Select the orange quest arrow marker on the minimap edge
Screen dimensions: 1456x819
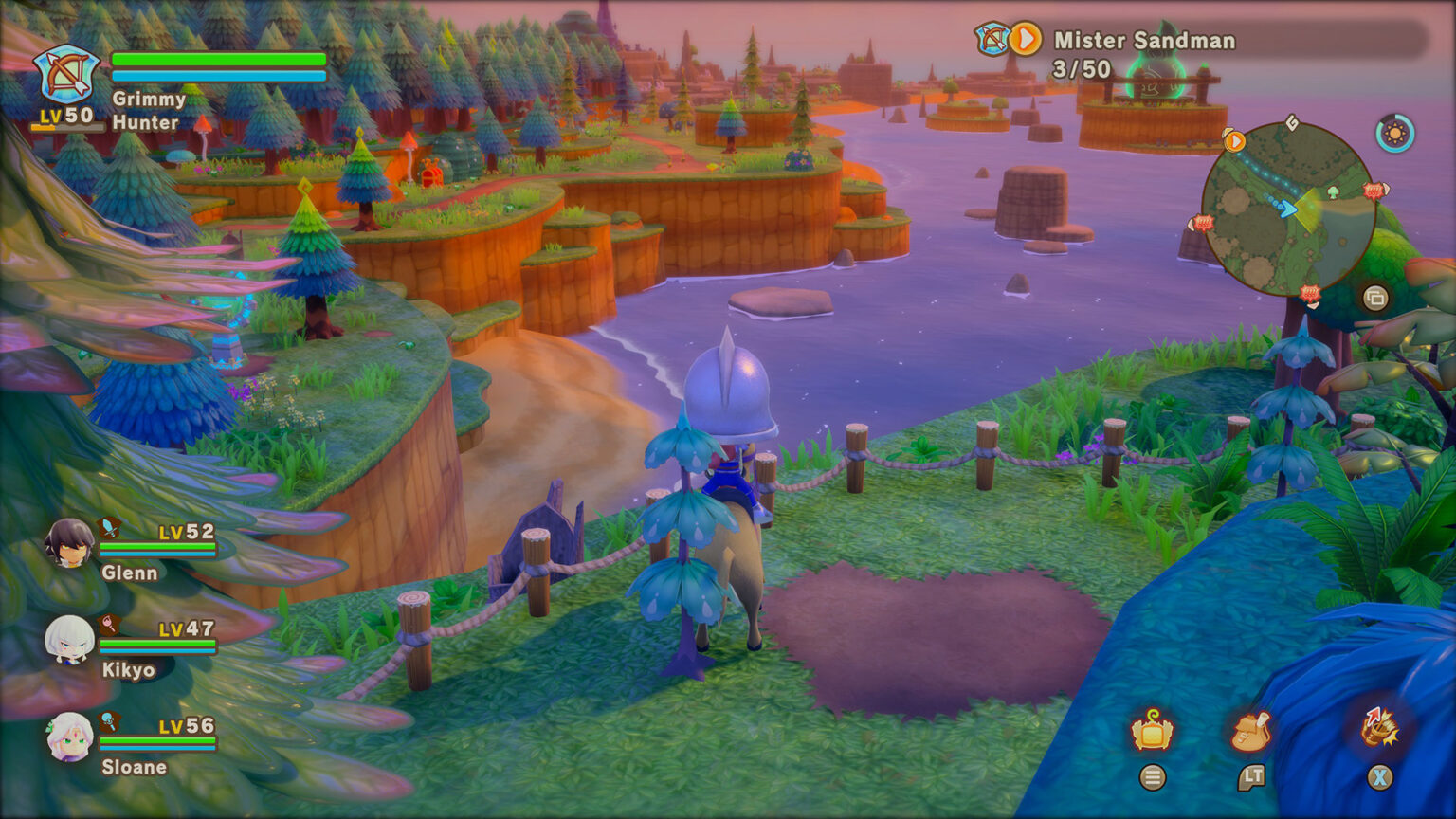(x=1234, y=139)
